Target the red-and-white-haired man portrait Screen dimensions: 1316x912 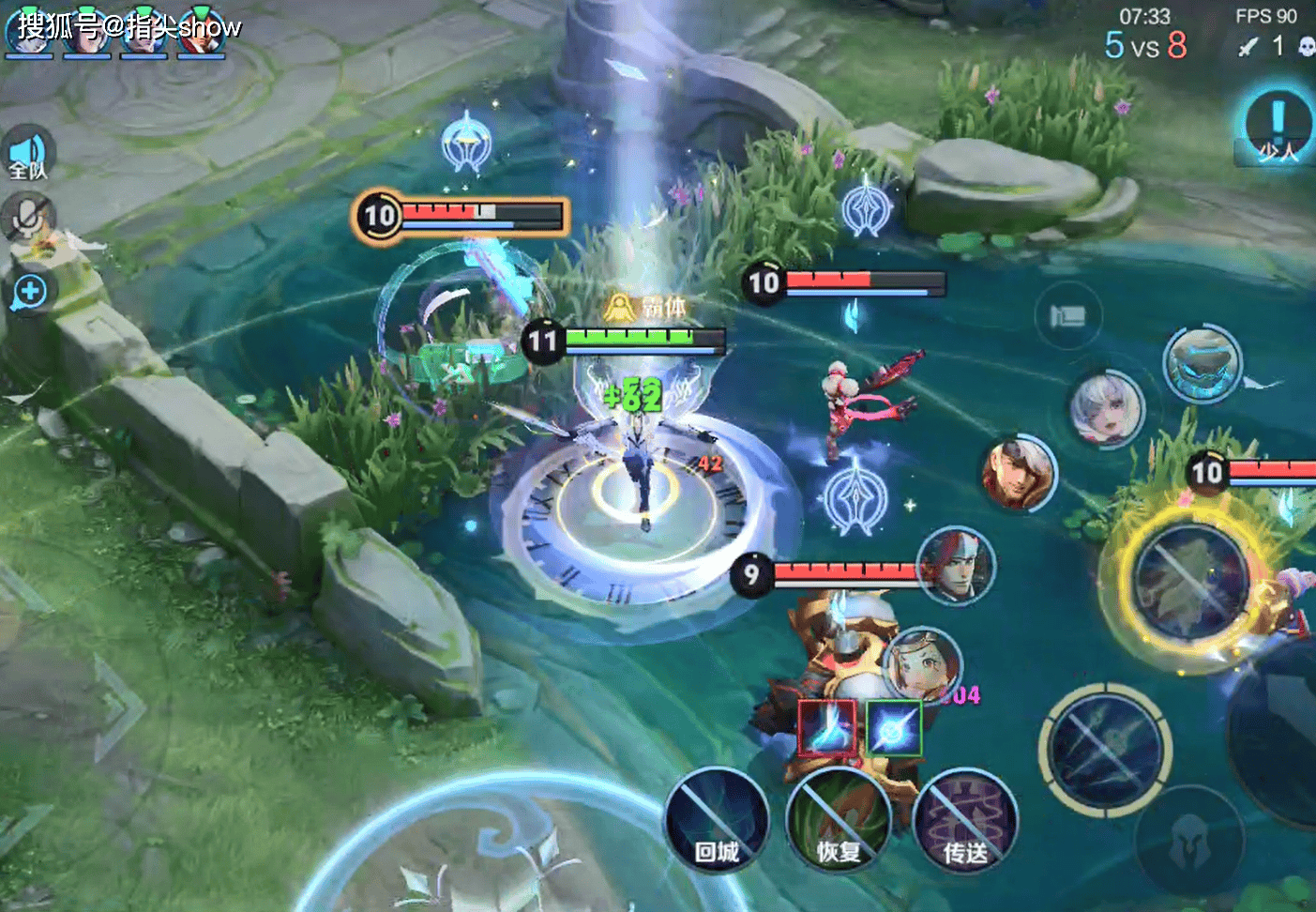pyautogui.click(x=956, y=566)
